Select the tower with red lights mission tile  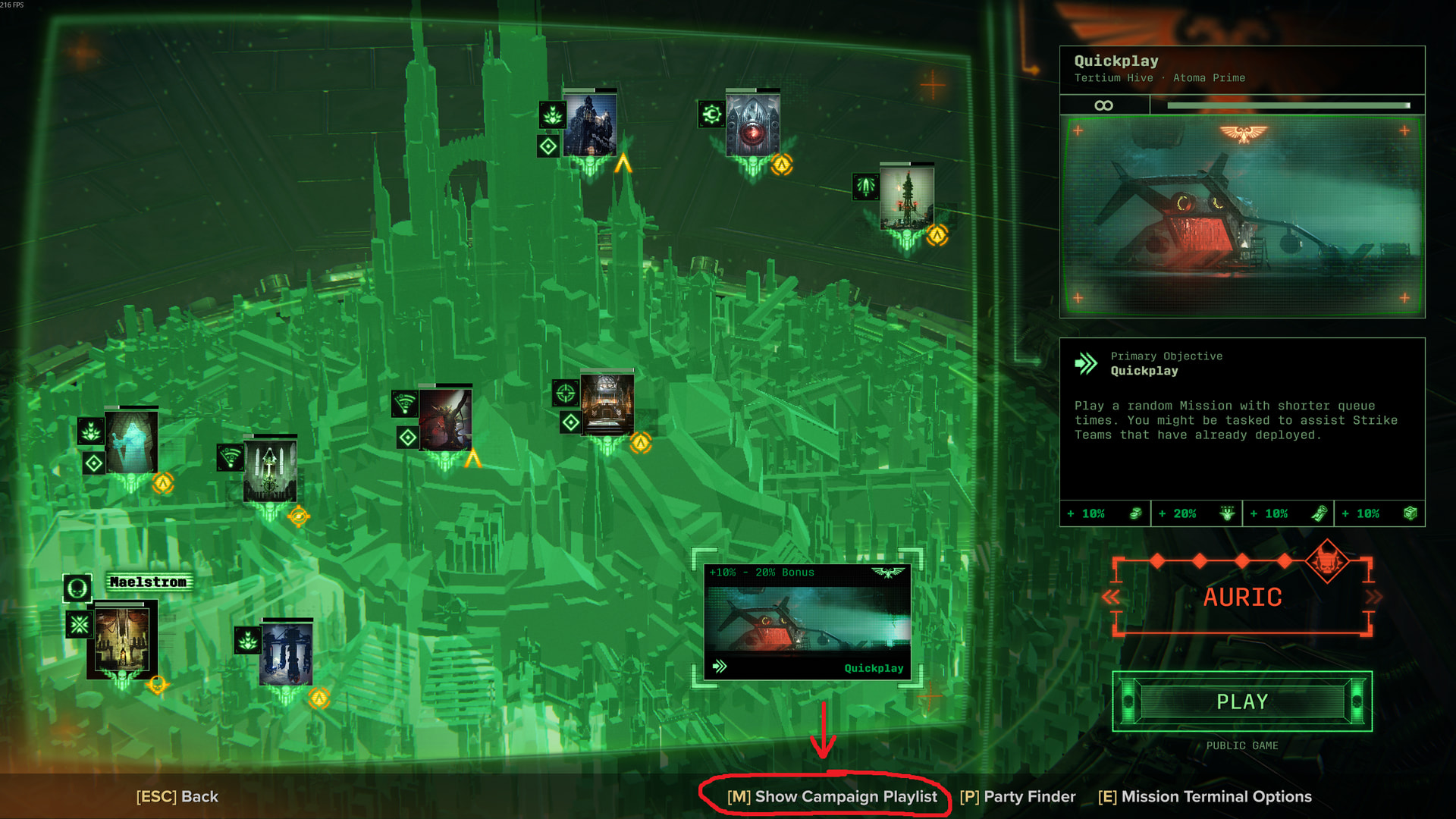coord(906,196)
